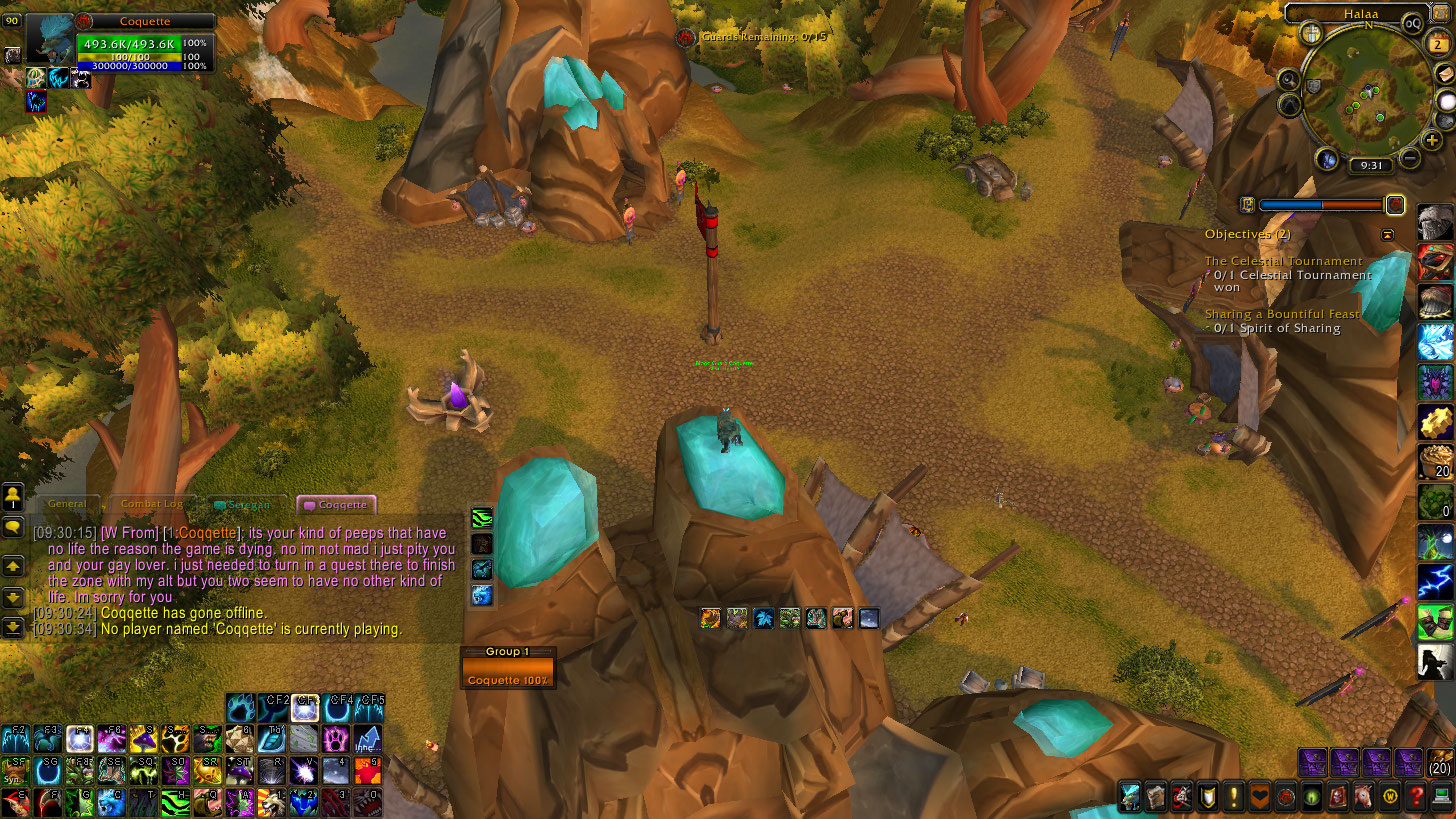Open the chat speech bubble menu
The image size is (1456, 819).
point(13,526)
